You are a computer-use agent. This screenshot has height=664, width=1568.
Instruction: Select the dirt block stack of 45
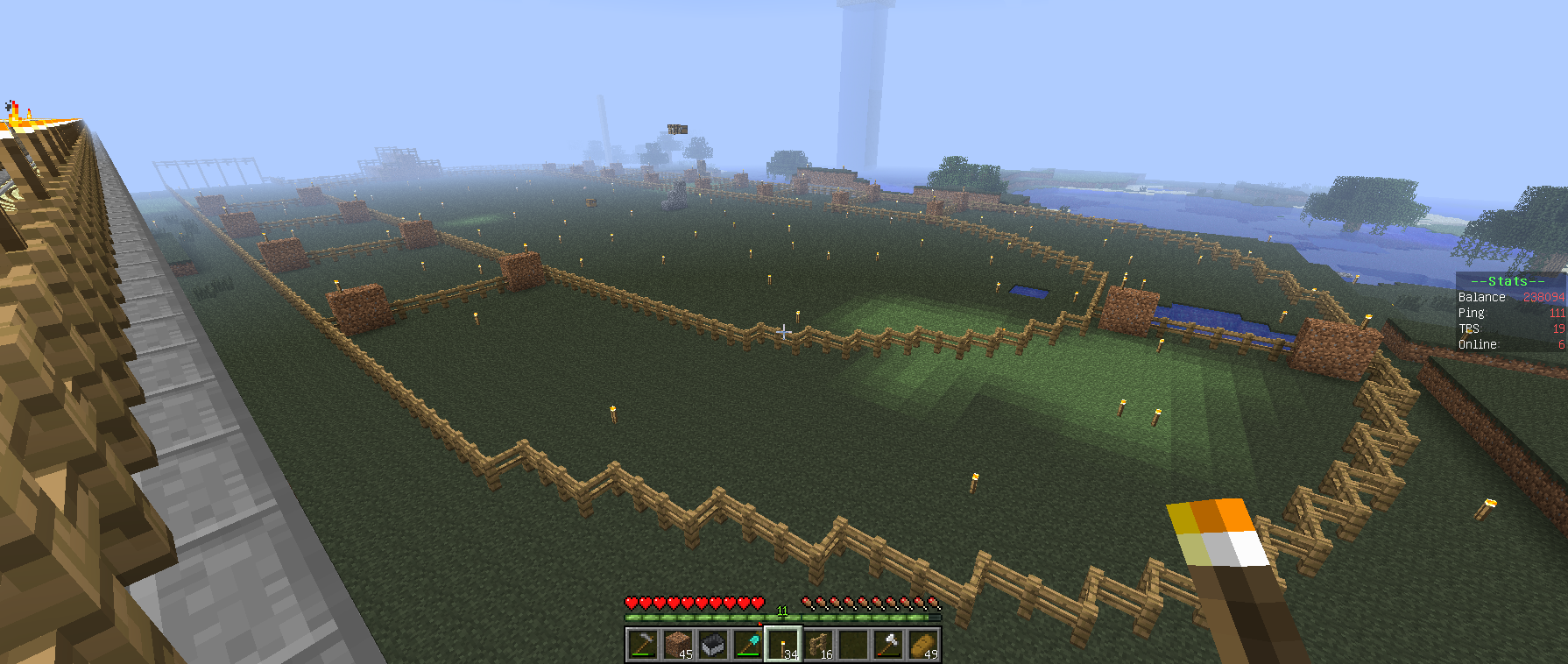point(677,645)
